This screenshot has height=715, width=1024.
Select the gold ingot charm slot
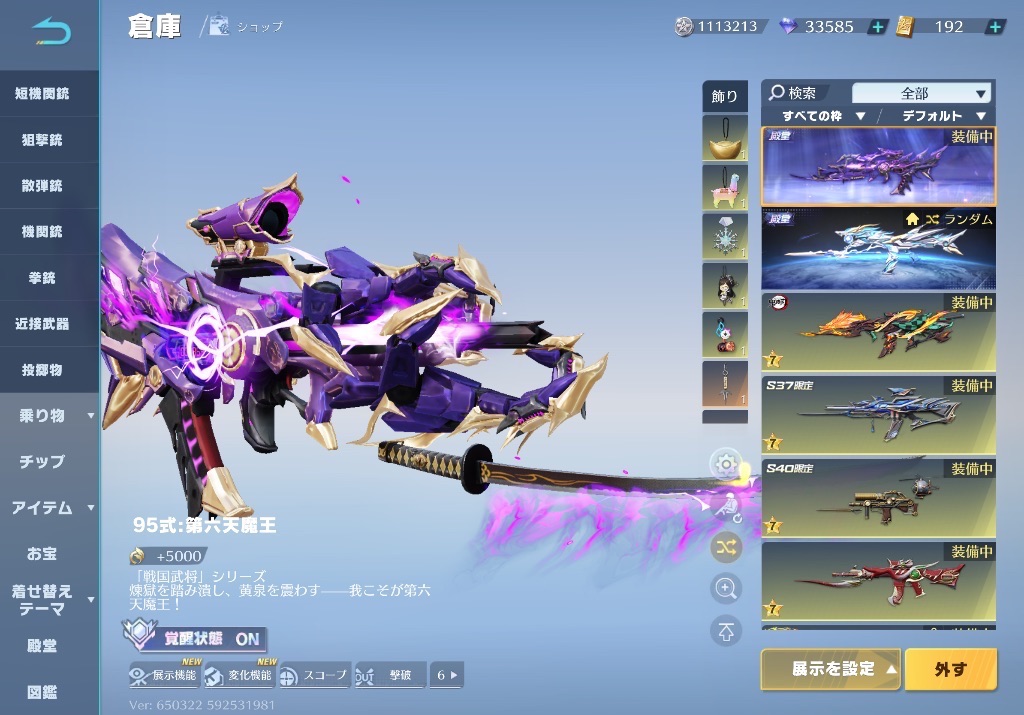coord(724,138)
